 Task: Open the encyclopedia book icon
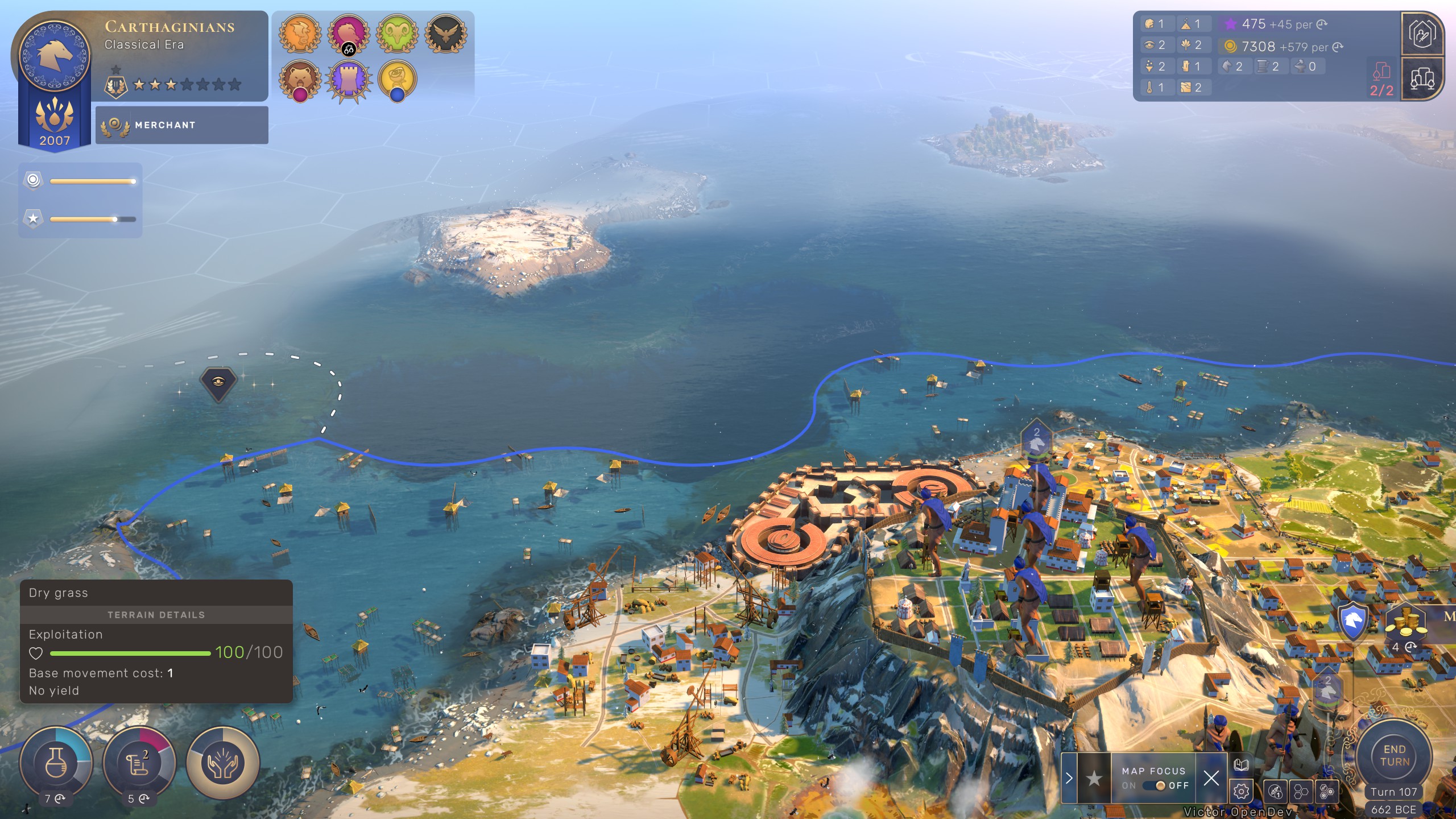pyautogui.click(x=1241, y=765)
